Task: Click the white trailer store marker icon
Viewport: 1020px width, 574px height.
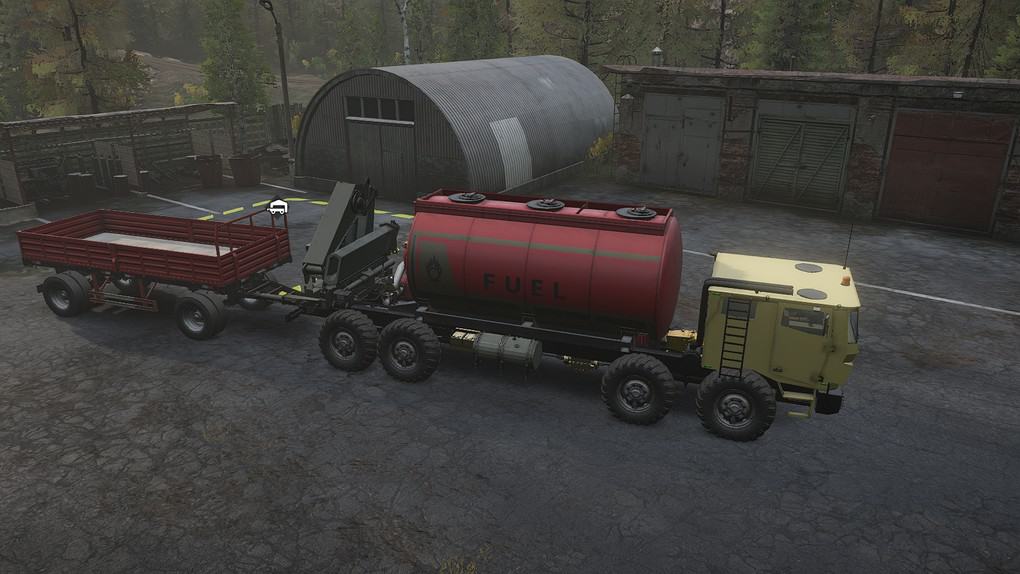Action: pos(278,207)
